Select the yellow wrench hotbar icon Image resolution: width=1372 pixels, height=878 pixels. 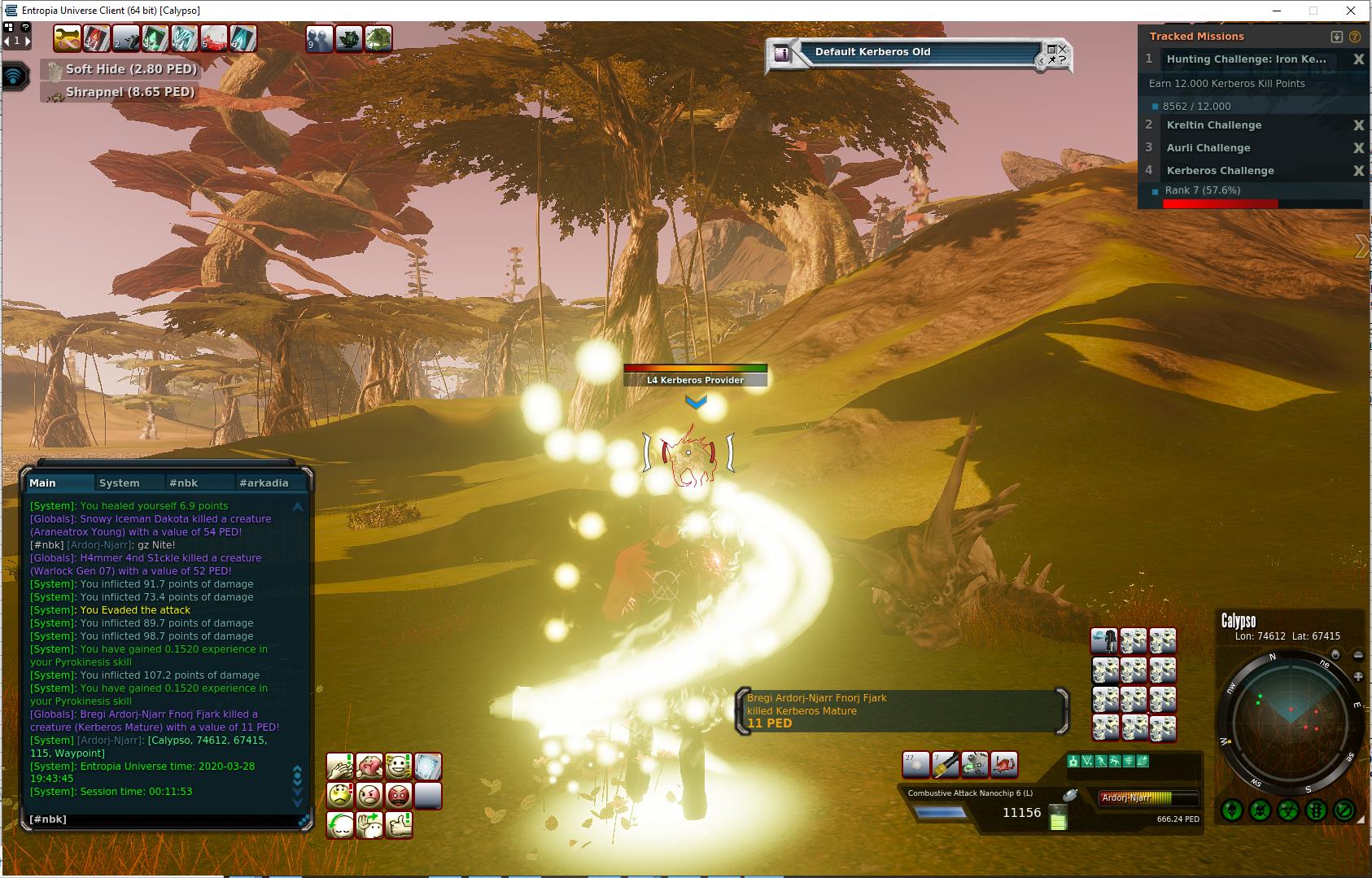click(68, 38)
